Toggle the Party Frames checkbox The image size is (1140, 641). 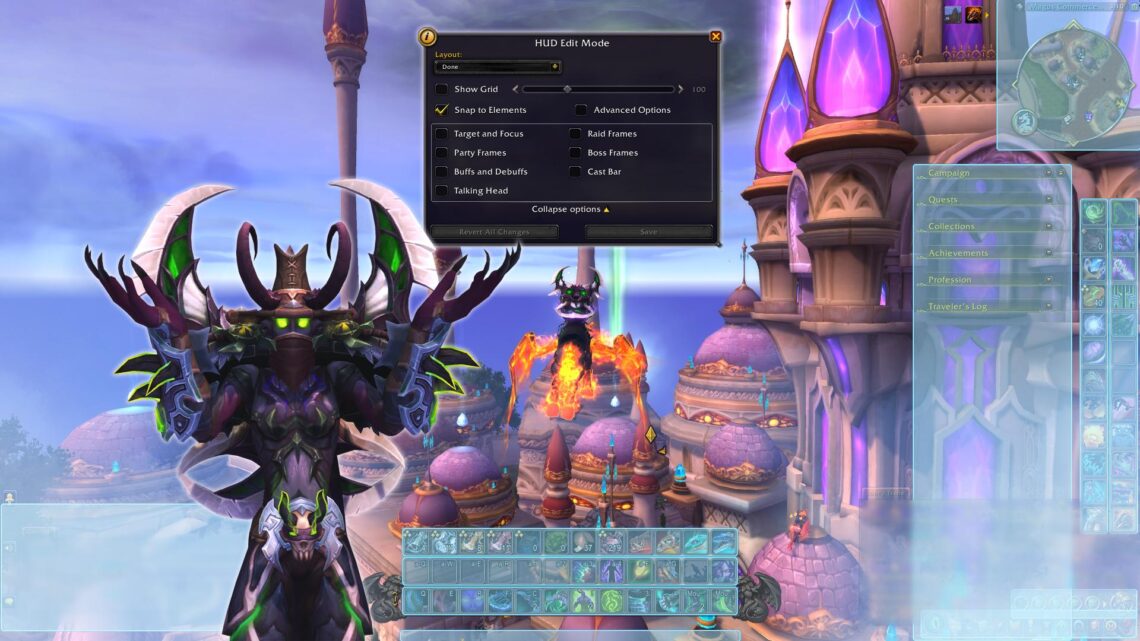click(x=442, y=153)
